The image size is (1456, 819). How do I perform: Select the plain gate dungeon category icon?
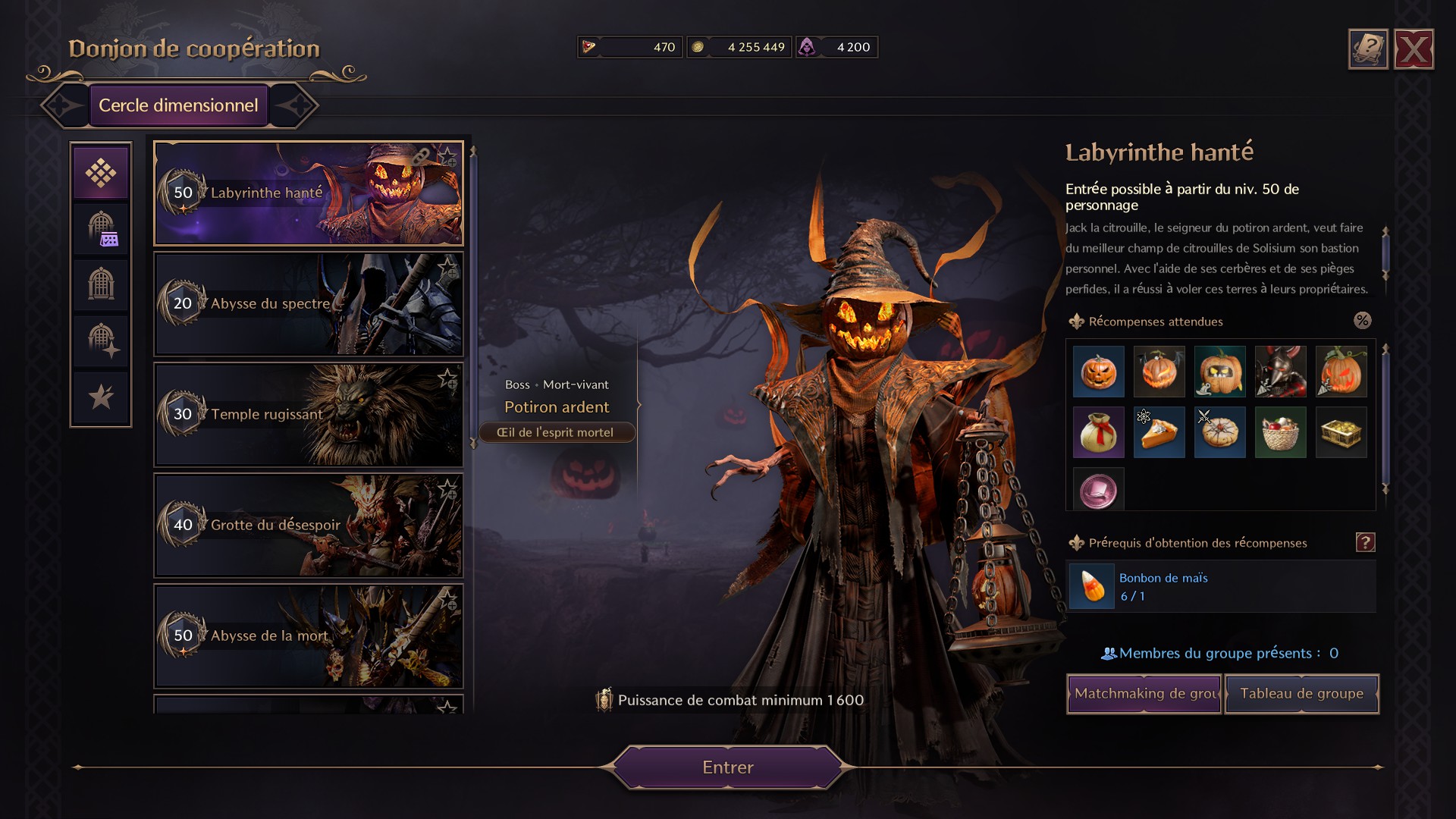pos(101,284)
